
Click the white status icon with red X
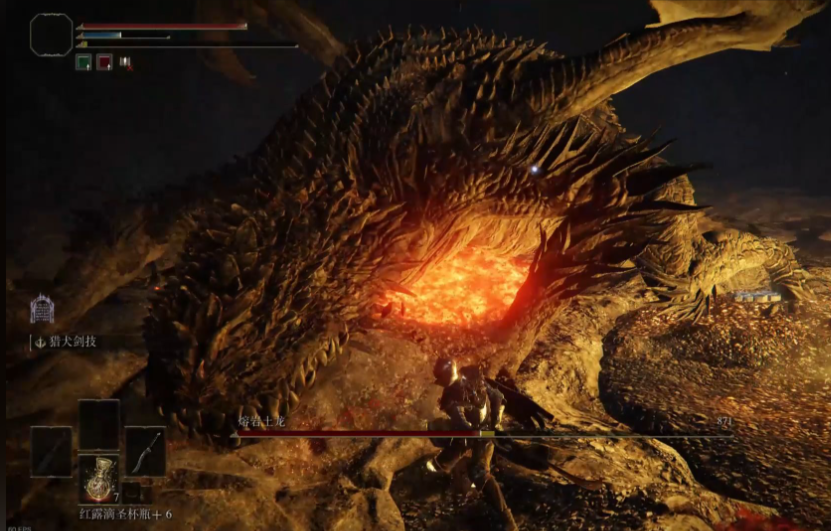(124, 62)
